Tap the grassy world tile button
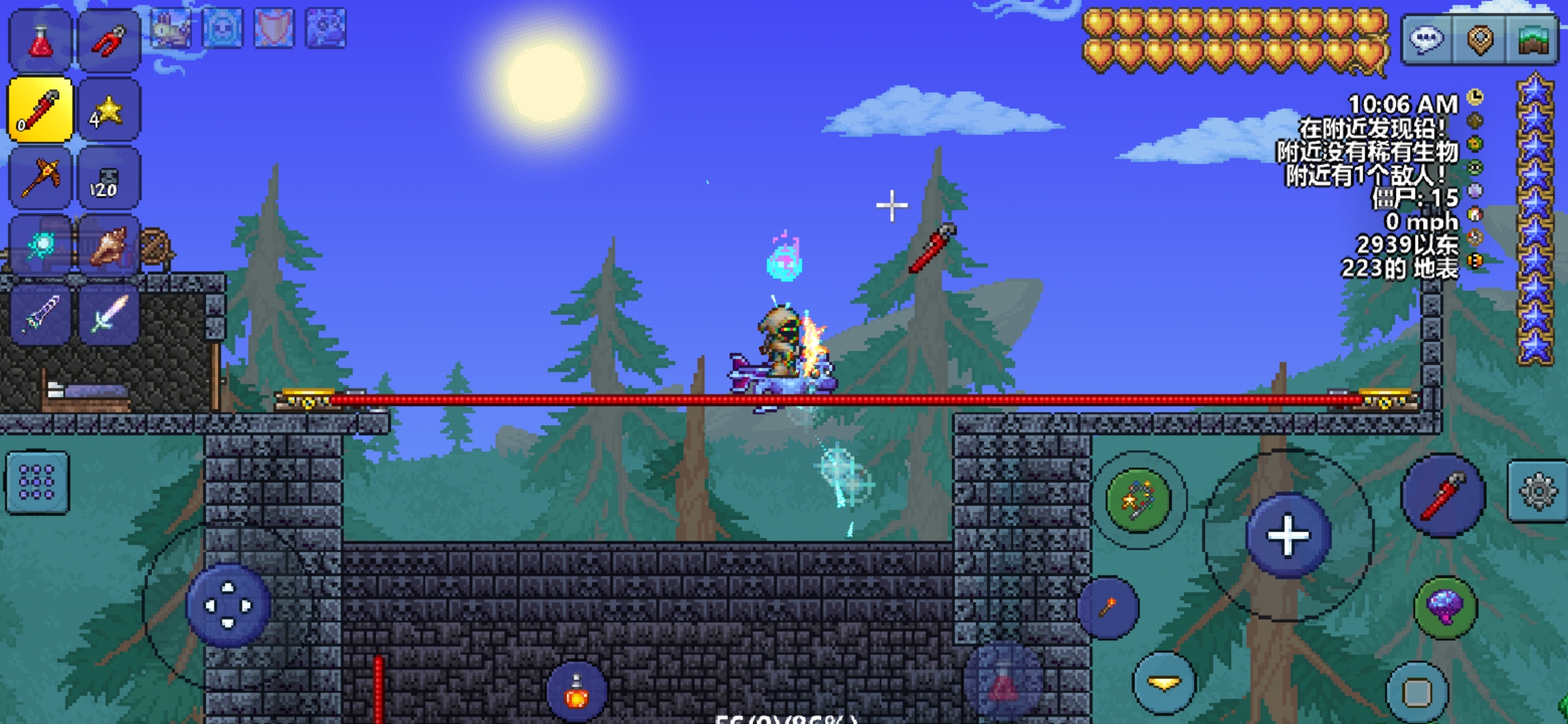The height and width of the screenshot is (724, 1568). 1533,40
